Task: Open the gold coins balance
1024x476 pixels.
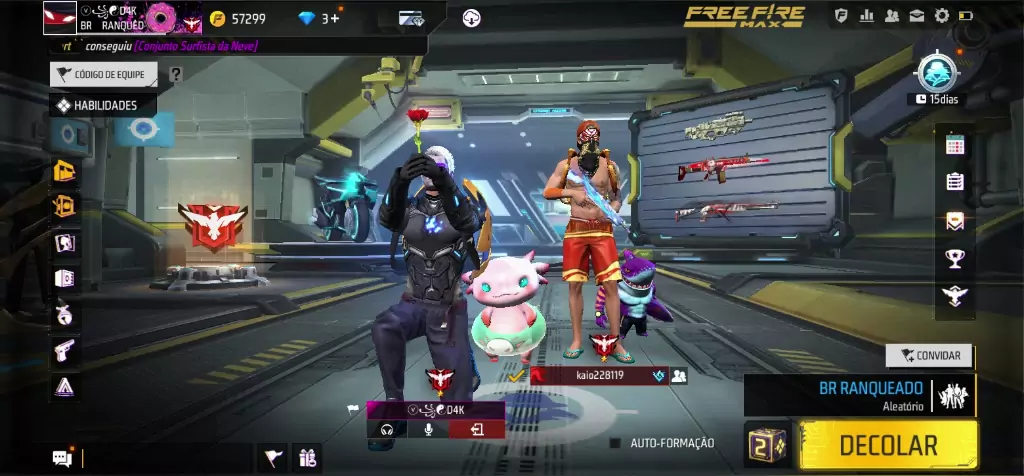Action: coord(238,18)
